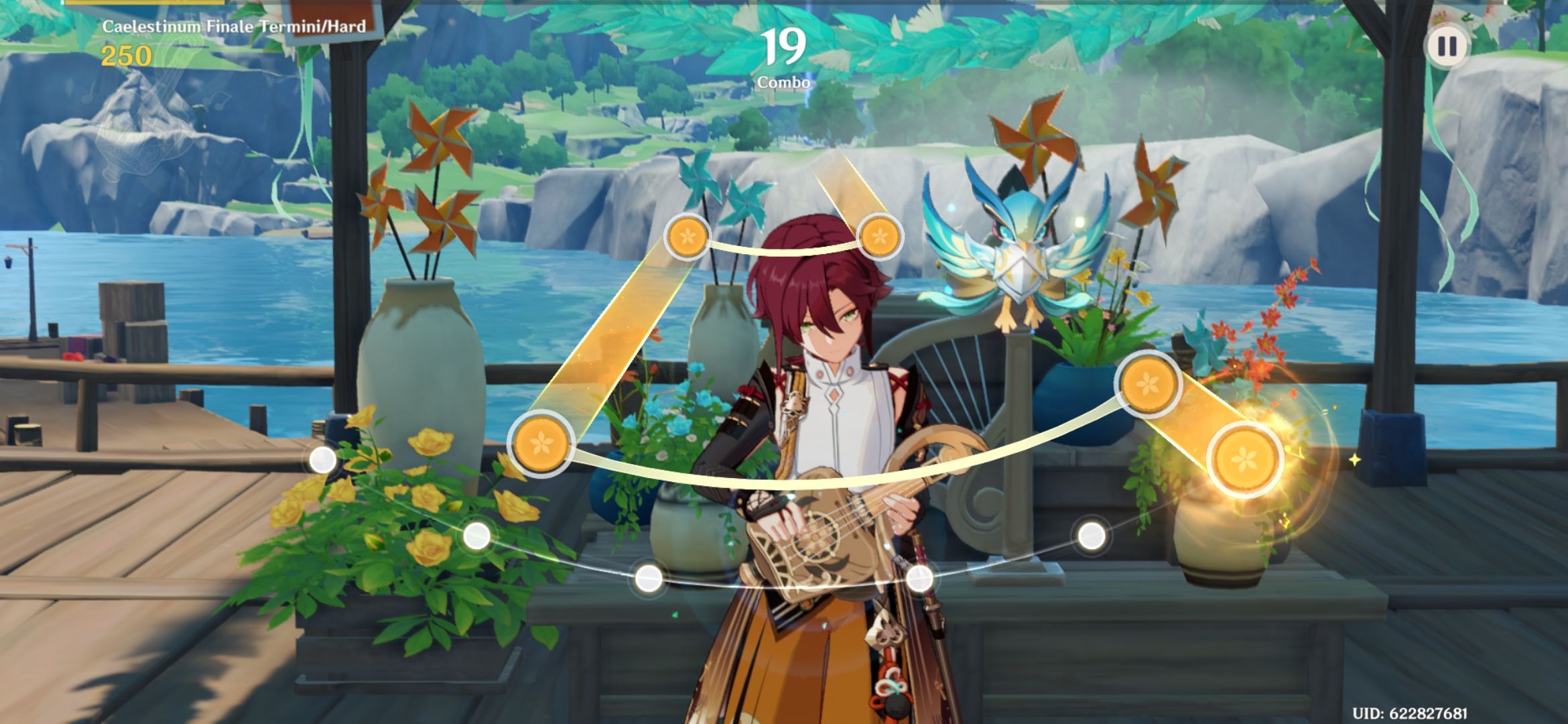Click the Caelestinum Finale Termini/Hard title banner
Screen dimensions: 1568x724
tap(235, 27)
